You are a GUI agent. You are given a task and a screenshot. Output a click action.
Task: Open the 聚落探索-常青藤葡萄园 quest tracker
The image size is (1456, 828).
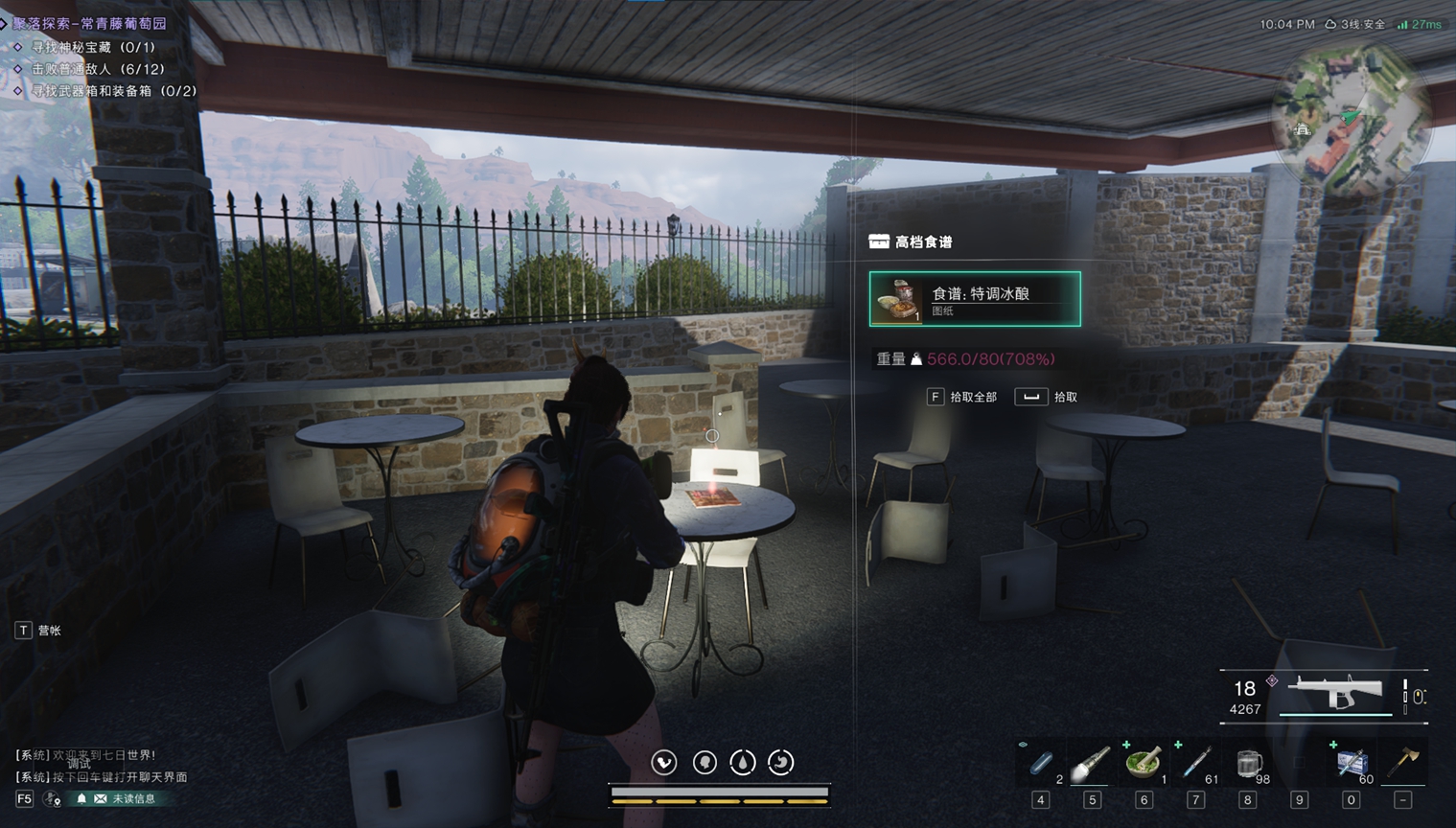coord(89,23)
